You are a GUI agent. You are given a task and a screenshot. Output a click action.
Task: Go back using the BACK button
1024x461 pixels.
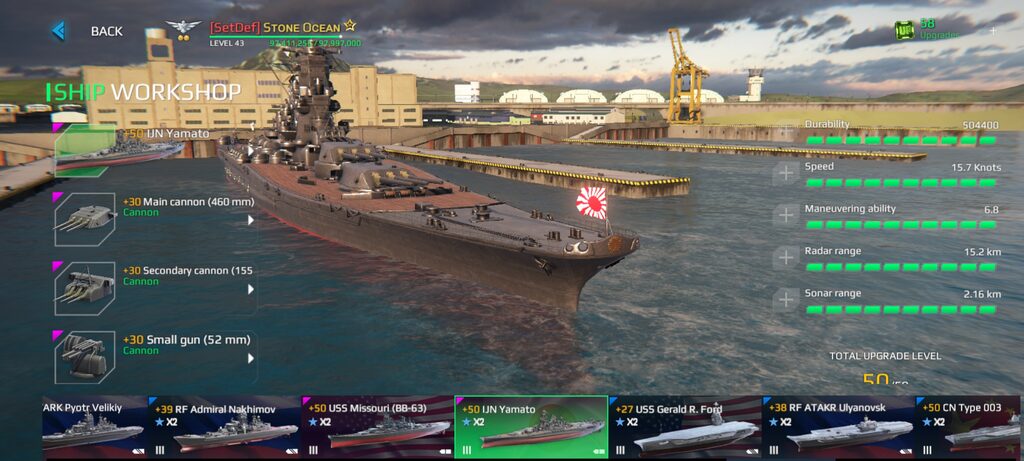[x=90, y=31]
